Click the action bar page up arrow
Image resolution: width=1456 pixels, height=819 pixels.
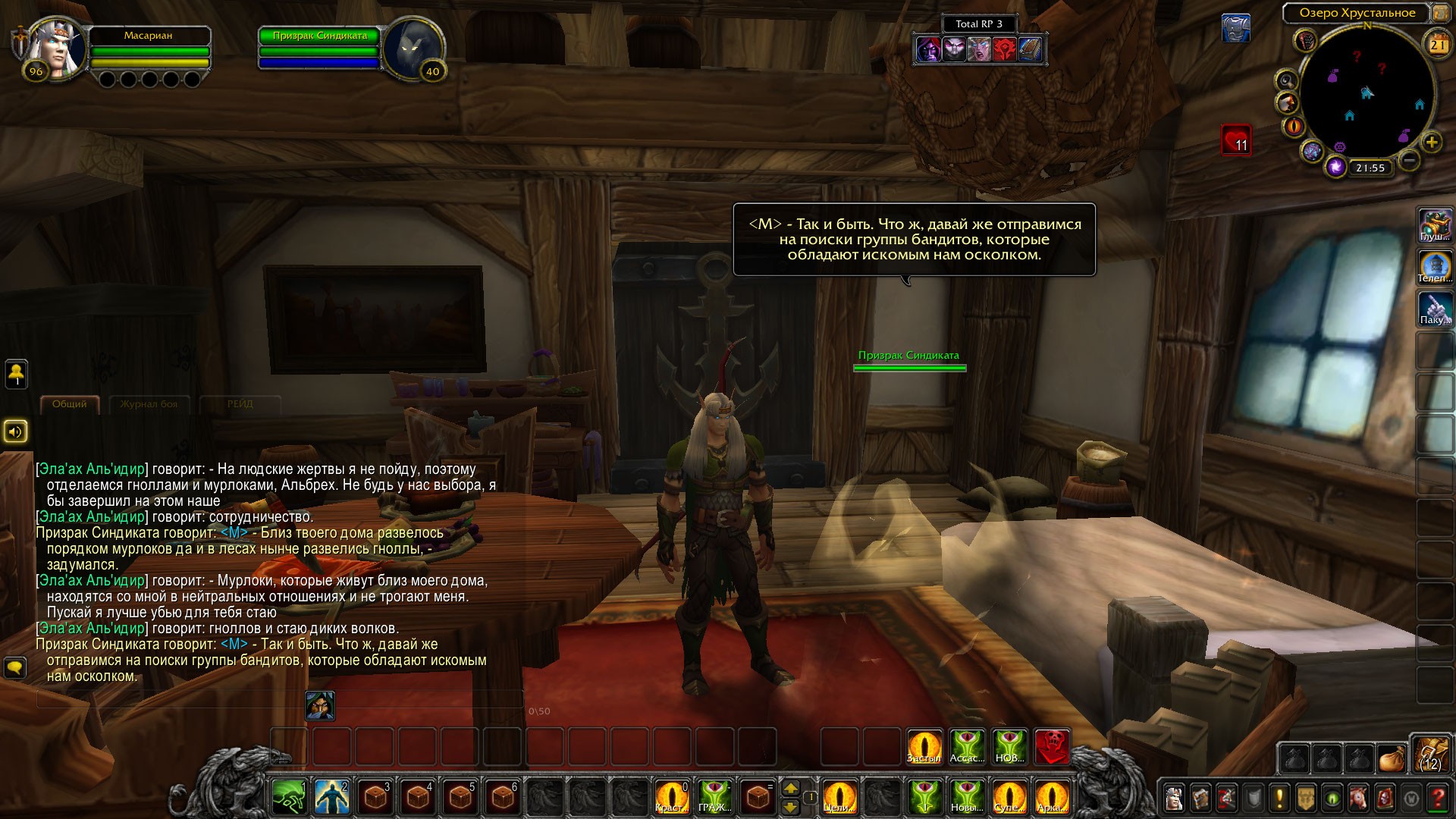pos(791,789)
